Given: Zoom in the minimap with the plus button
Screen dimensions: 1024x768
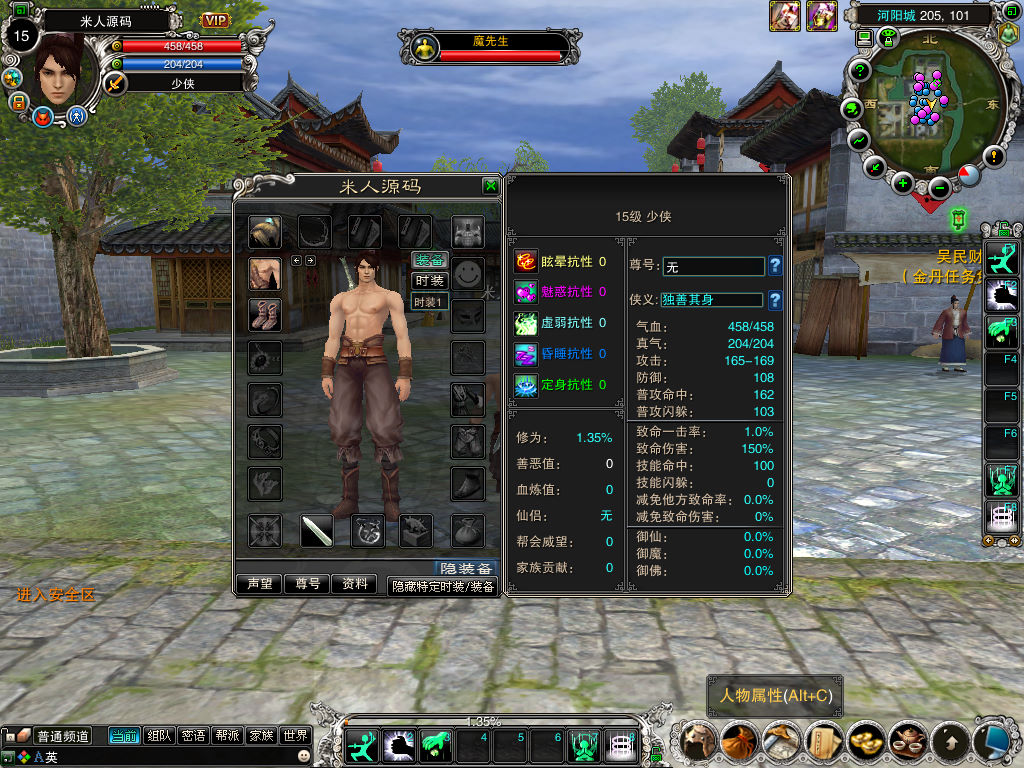Looking at the screenshot, I should click(x=903, y=182).
